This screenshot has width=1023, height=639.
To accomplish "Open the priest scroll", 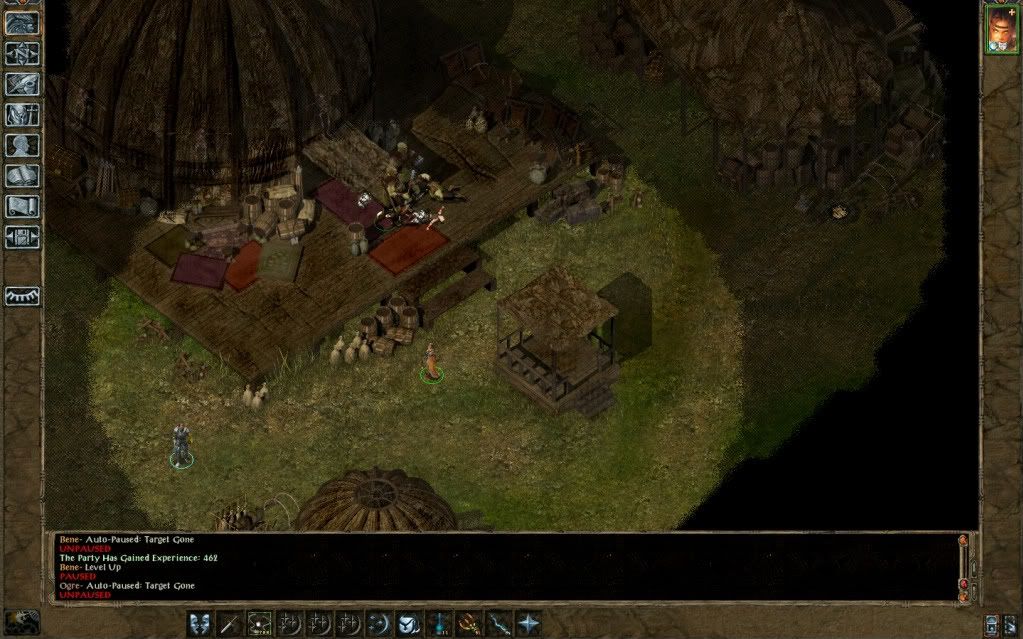I will tap(22, 207).
